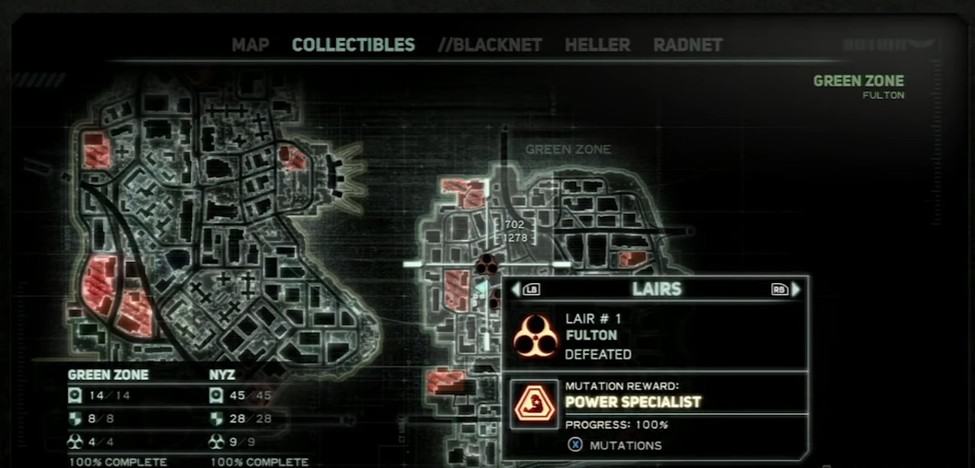The image size is (975, 468).
Task: Select the Fulton lair biohazard marker on map
Action: (486, 264)
